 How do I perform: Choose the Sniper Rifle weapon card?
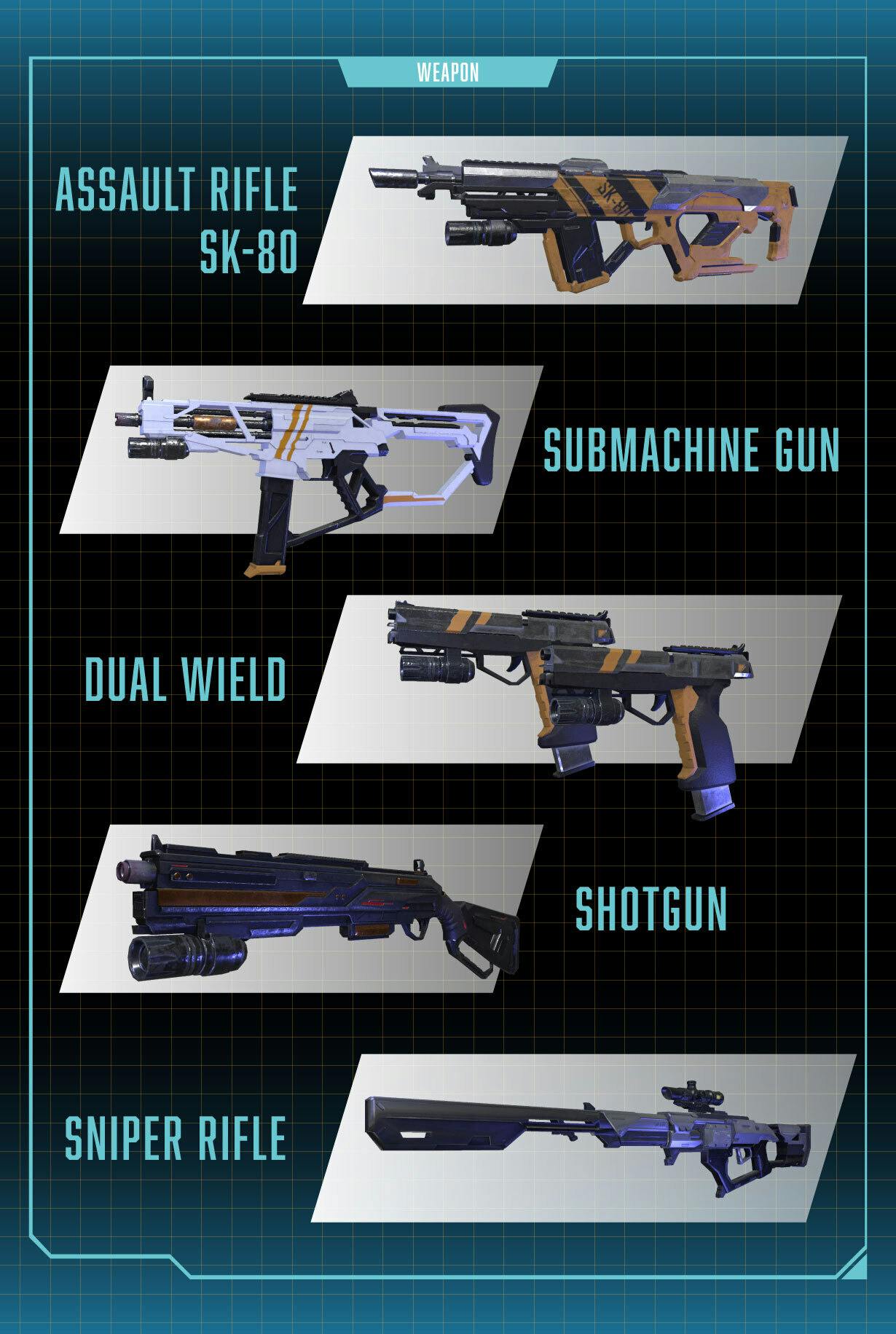(584, 1137)
